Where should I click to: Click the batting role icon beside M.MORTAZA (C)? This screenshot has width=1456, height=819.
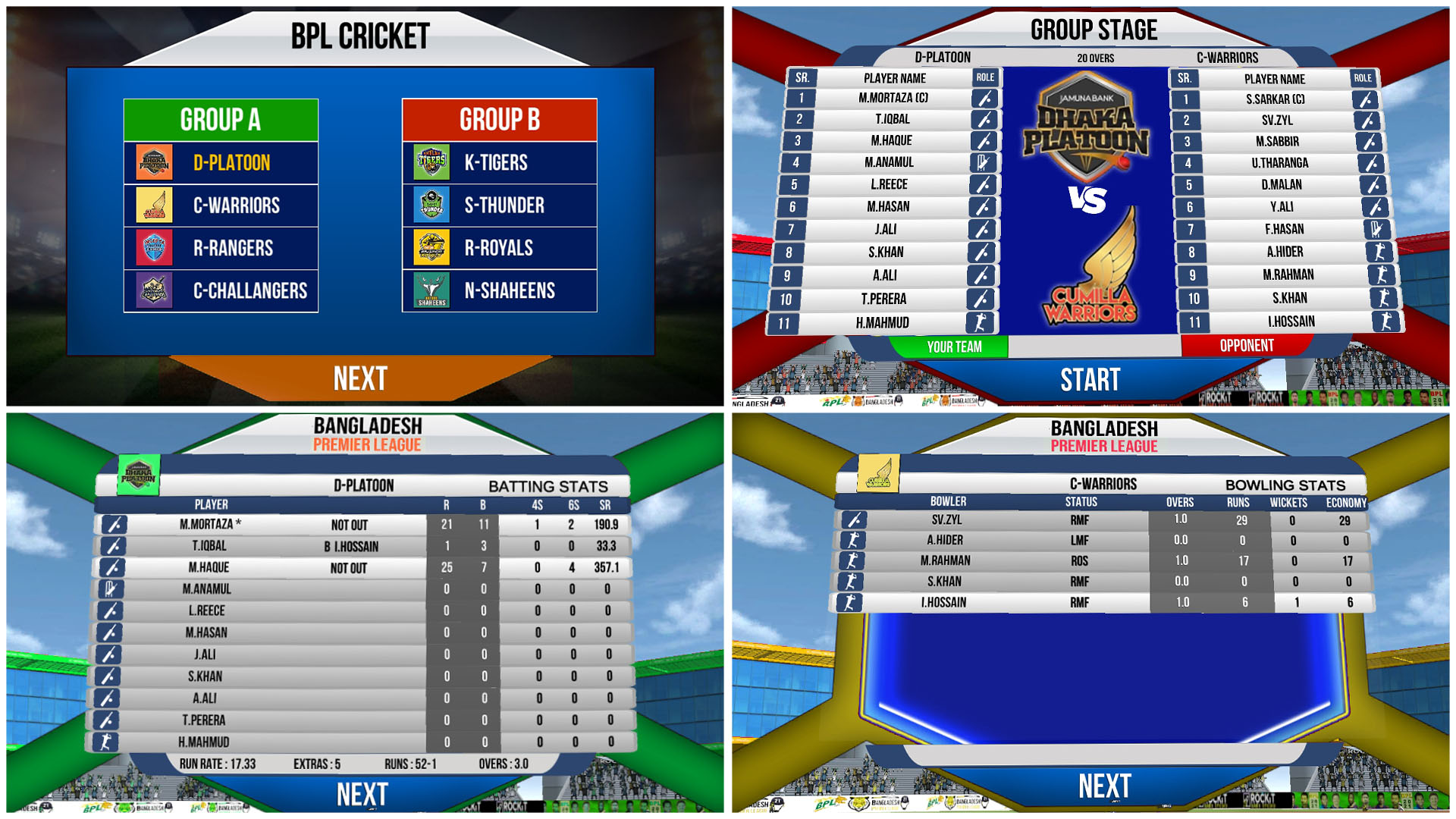984,98
